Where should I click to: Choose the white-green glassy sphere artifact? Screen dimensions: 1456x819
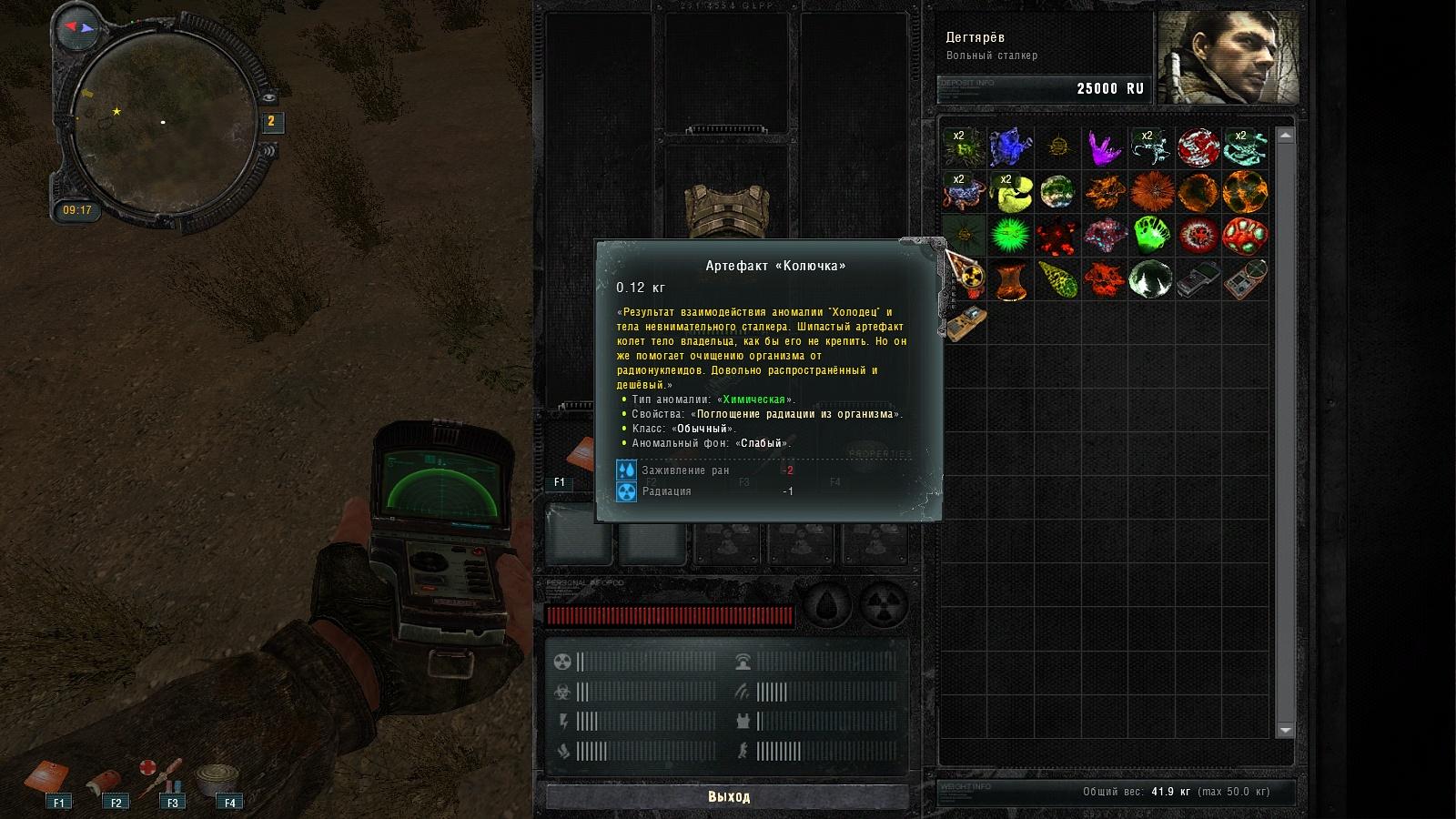[1151, 280]
